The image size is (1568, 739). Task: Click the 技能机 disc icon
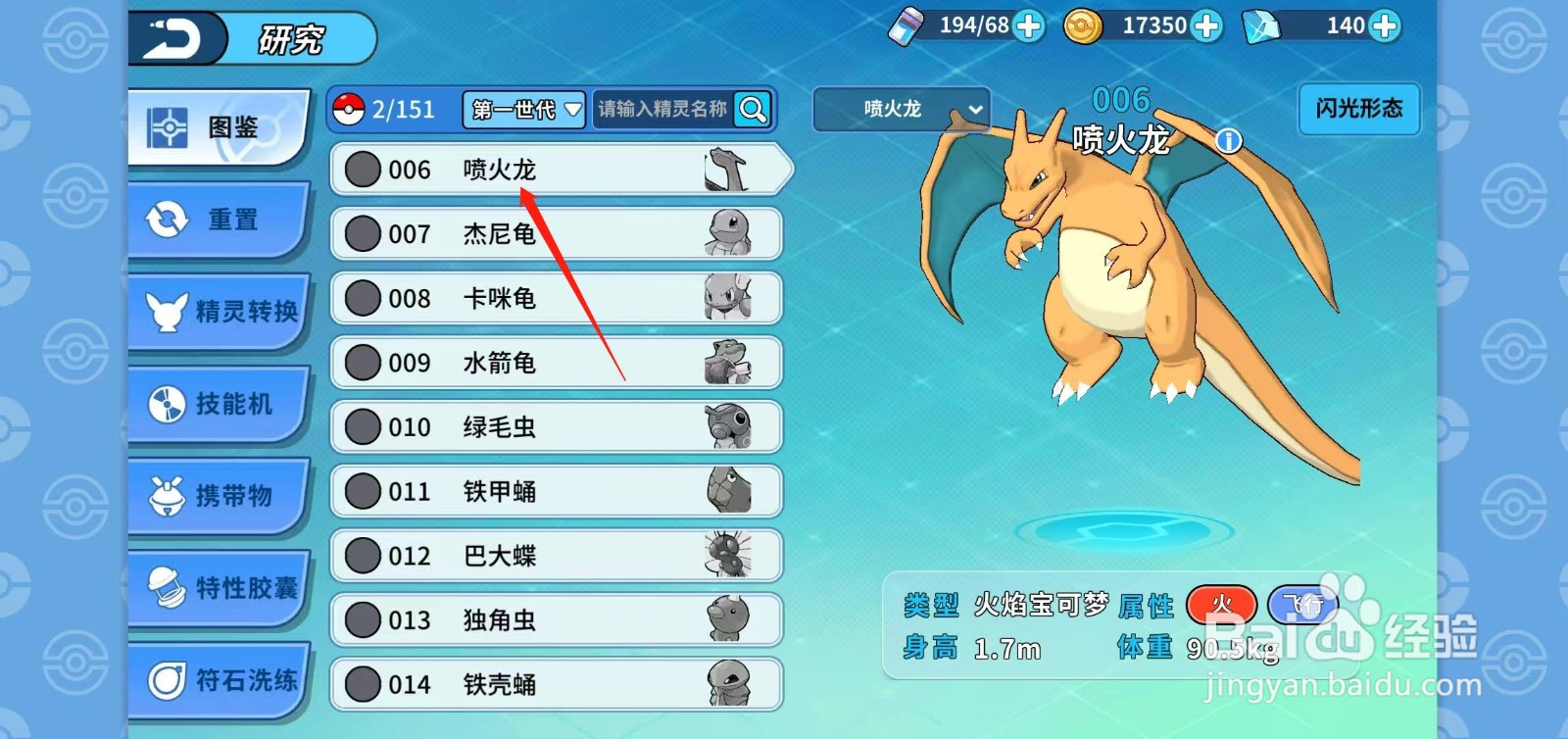(167, 404)
